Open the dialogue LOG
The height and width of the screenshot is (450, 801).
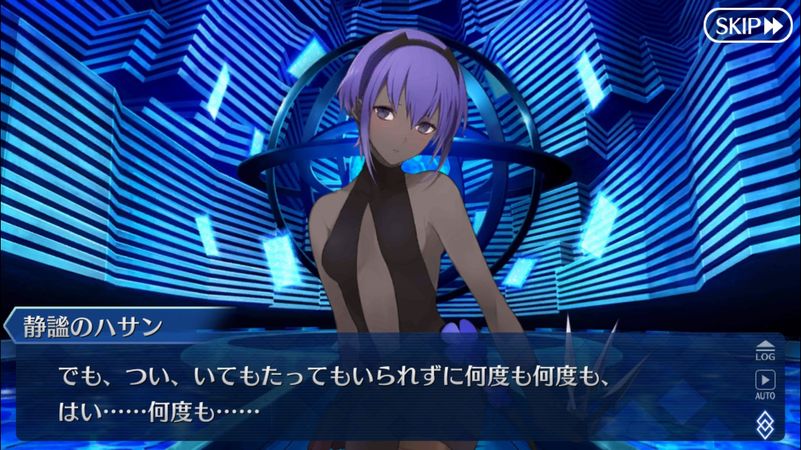(765, 349)
